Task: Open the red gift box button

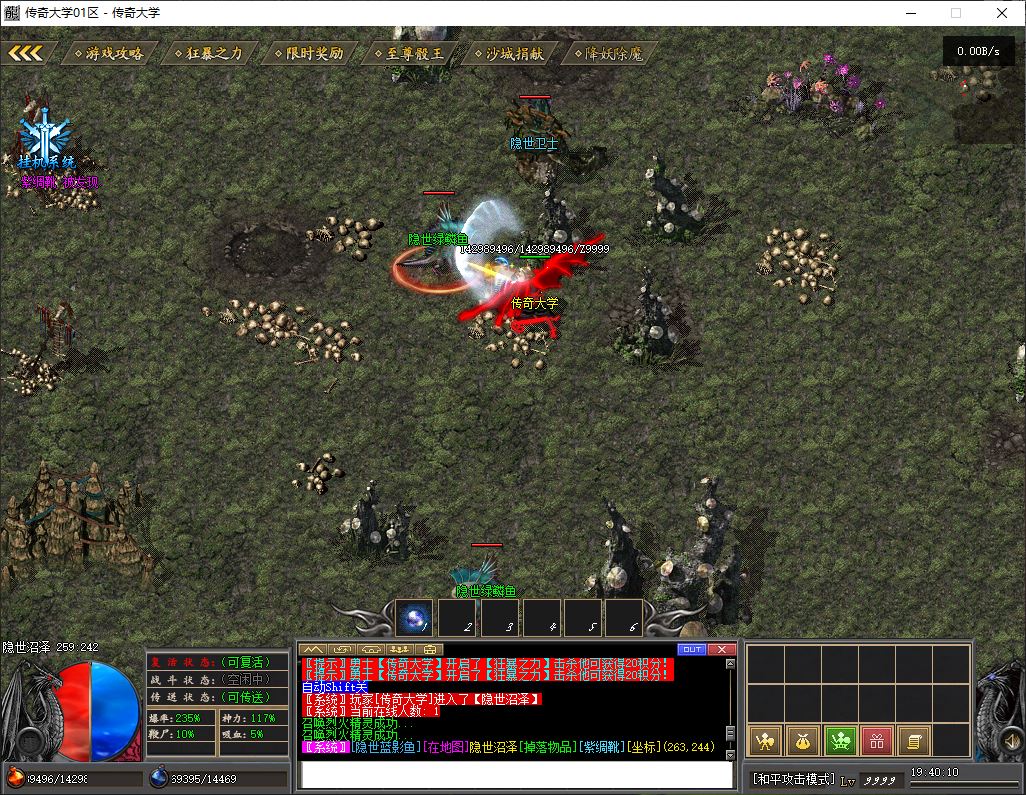Action: coord(876,741)
